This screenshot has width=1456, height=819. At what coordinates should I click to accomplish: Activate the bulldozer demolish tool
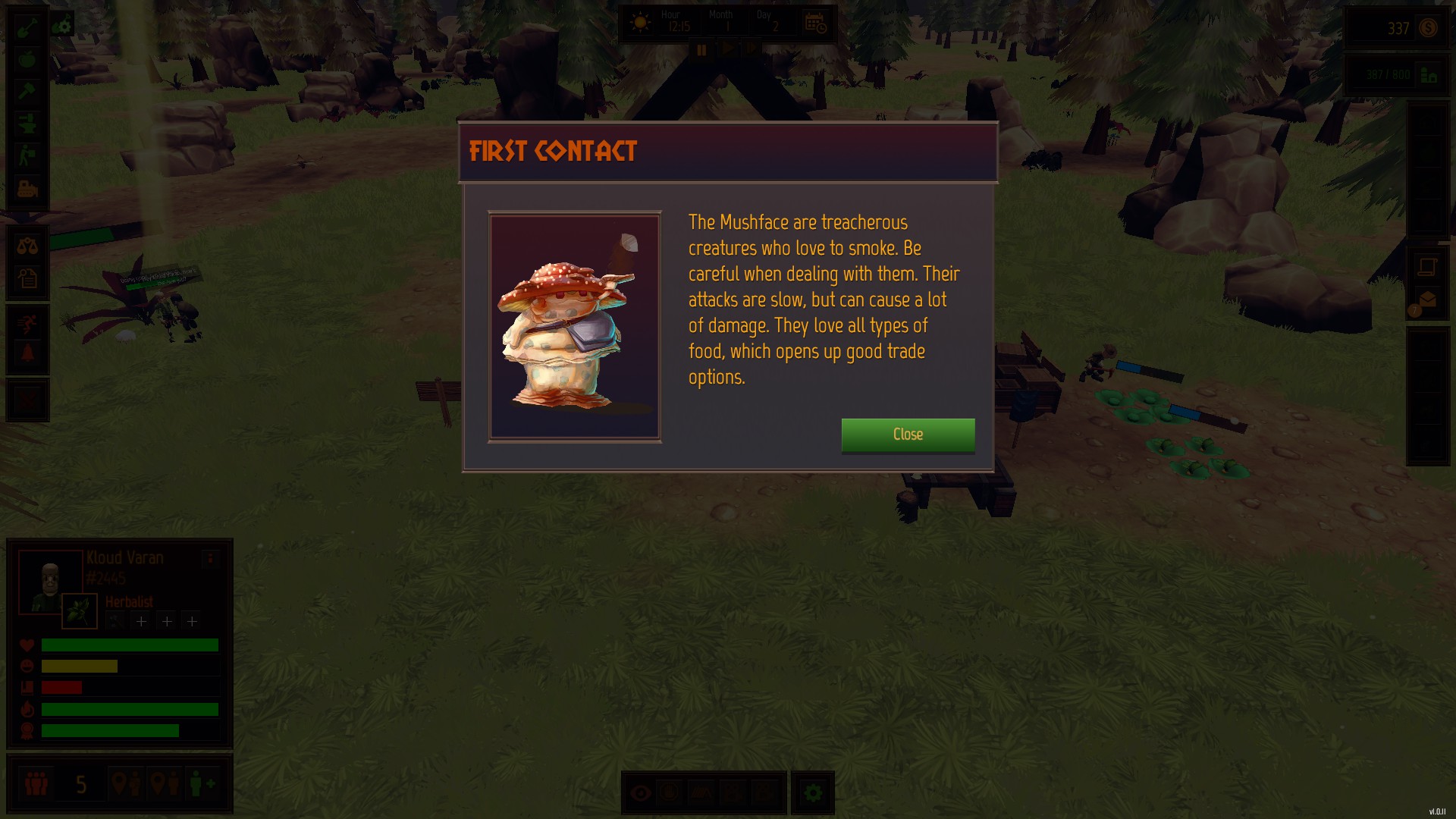[x=27, y=187]
